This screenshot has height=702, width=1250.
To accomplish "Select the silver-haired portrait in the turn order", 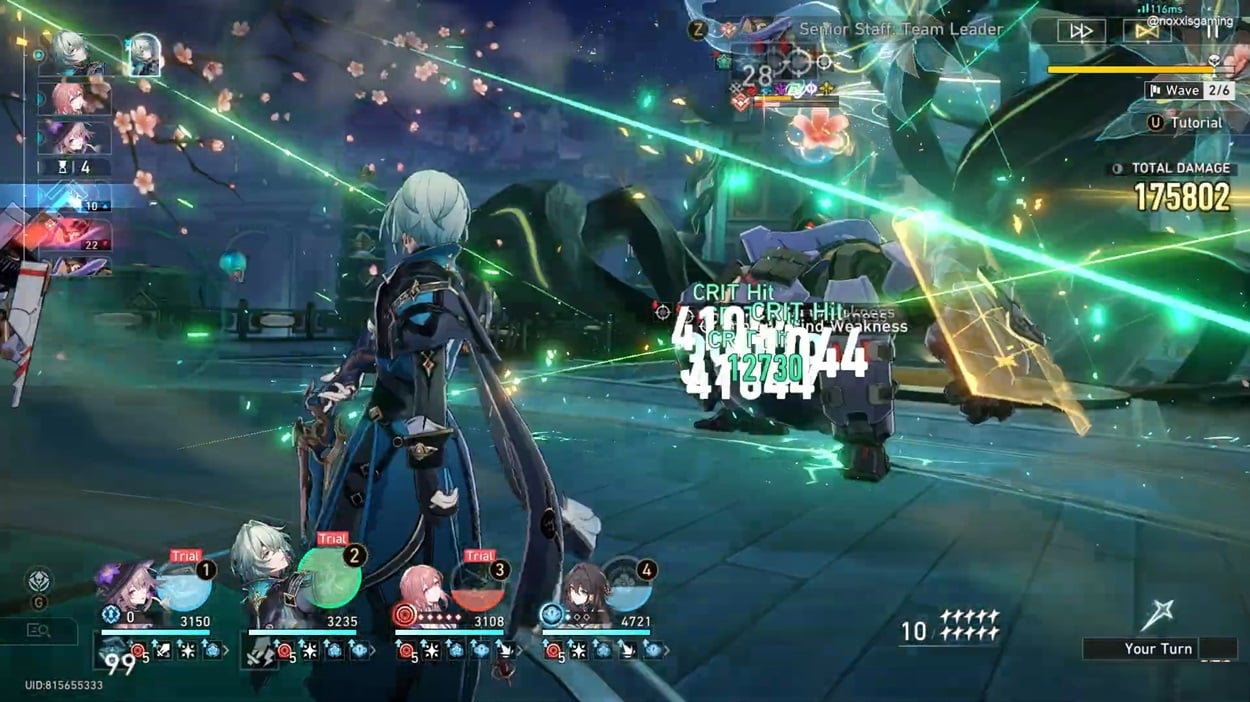I will [76, 55].
